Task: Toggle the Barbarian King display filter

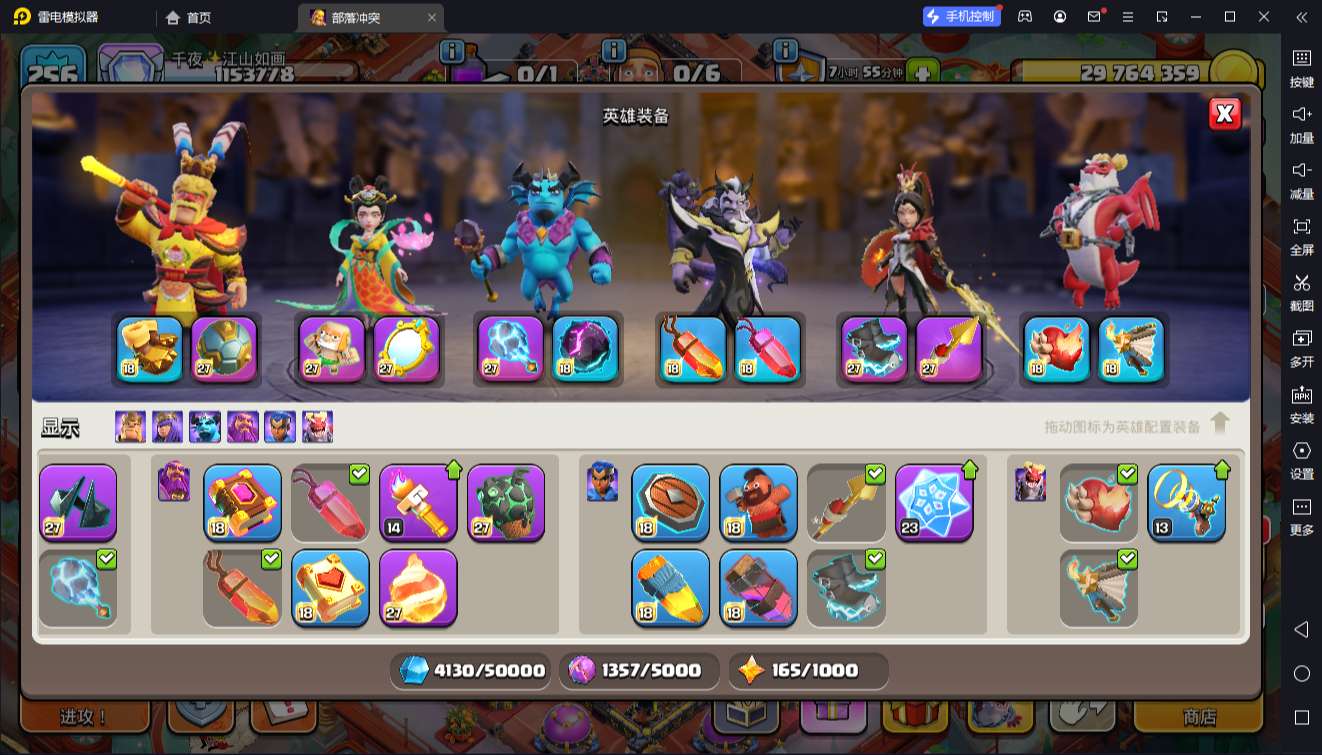Action: pyautogui.click(x=130, y=427)
